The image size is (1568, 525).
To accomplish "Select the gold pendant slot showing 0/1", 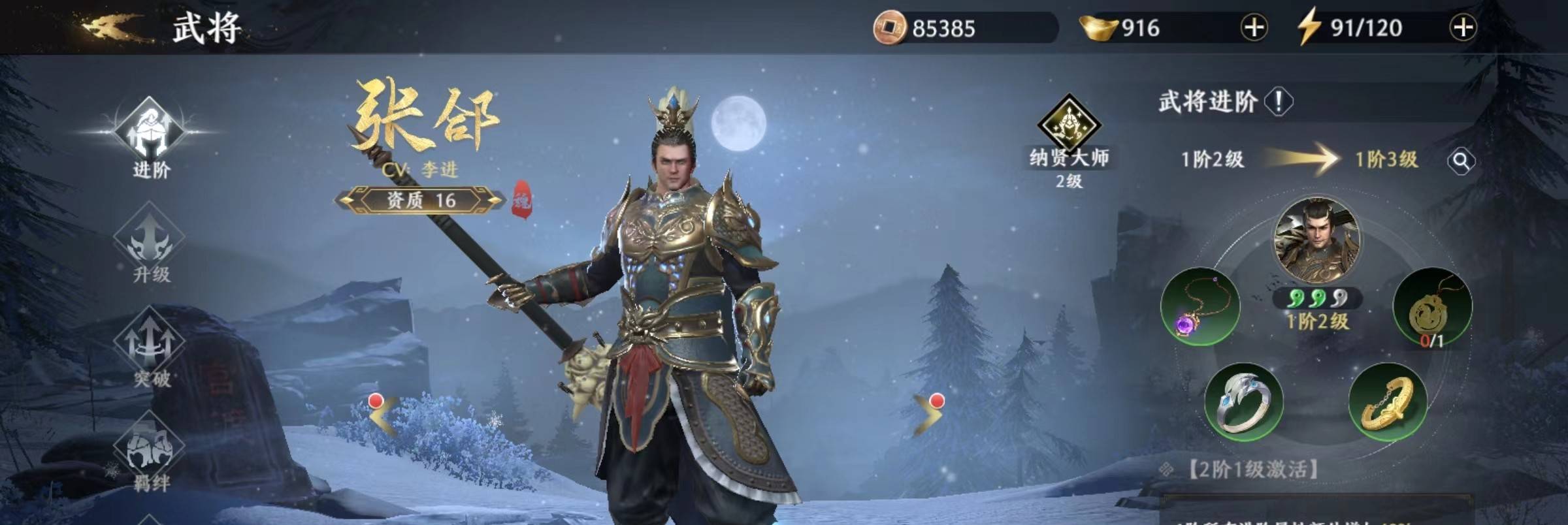I will pos(1432,307).
